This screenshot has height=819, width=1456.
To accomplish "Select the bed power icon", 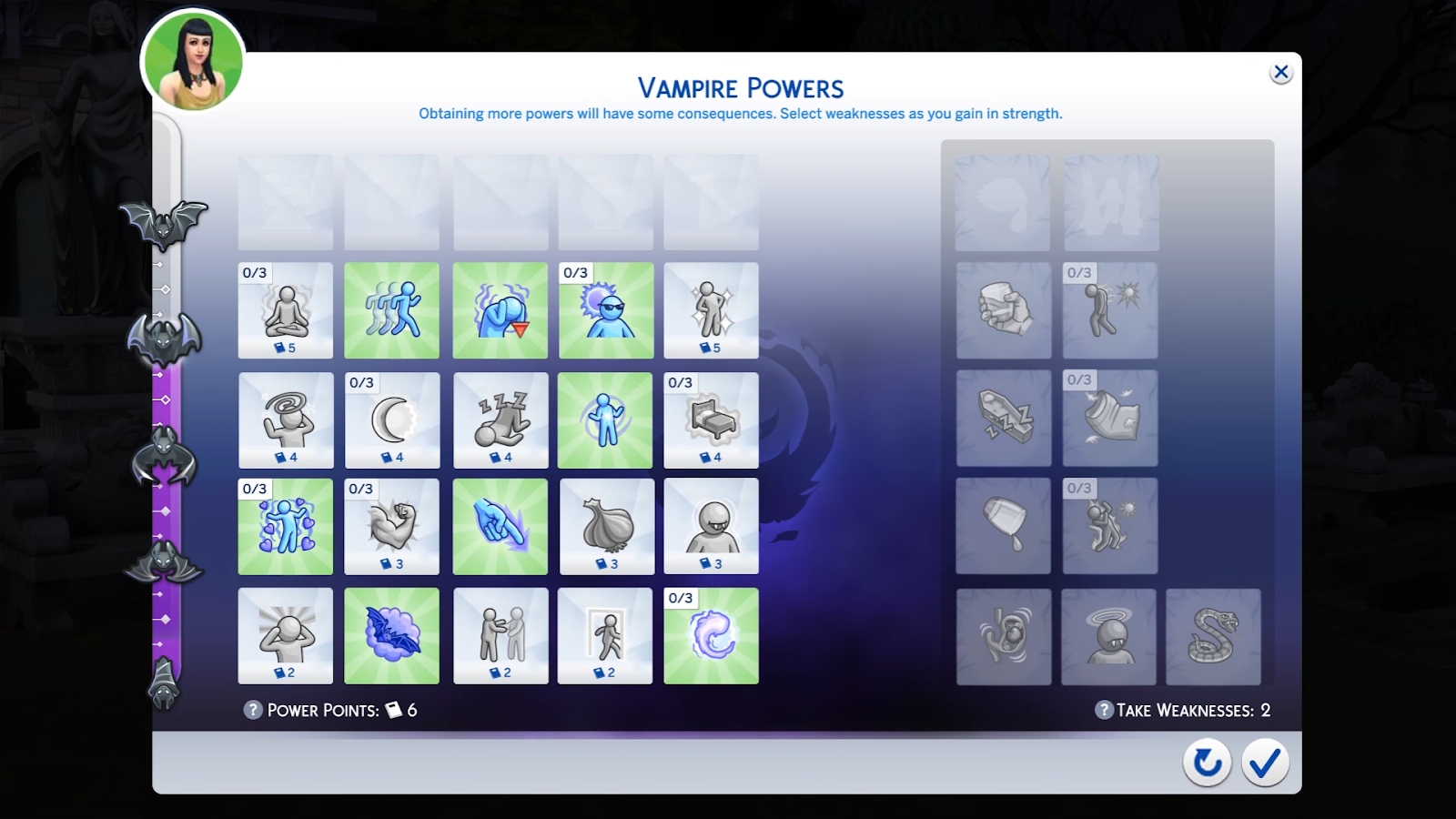I will (x=711, y=420).
